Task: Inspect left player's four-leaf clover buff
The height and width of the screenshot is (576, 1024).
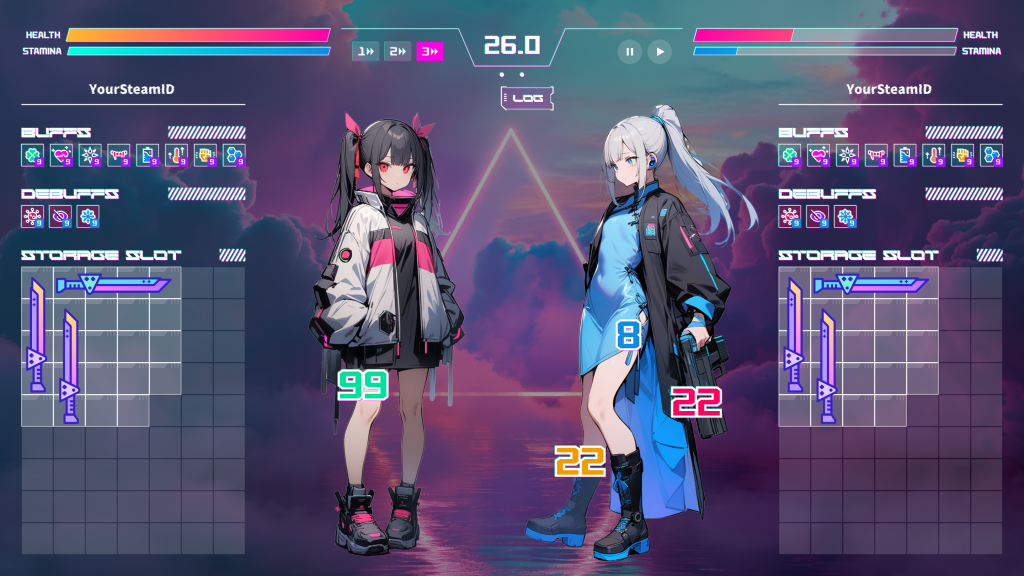Action: tap(32, 155)
